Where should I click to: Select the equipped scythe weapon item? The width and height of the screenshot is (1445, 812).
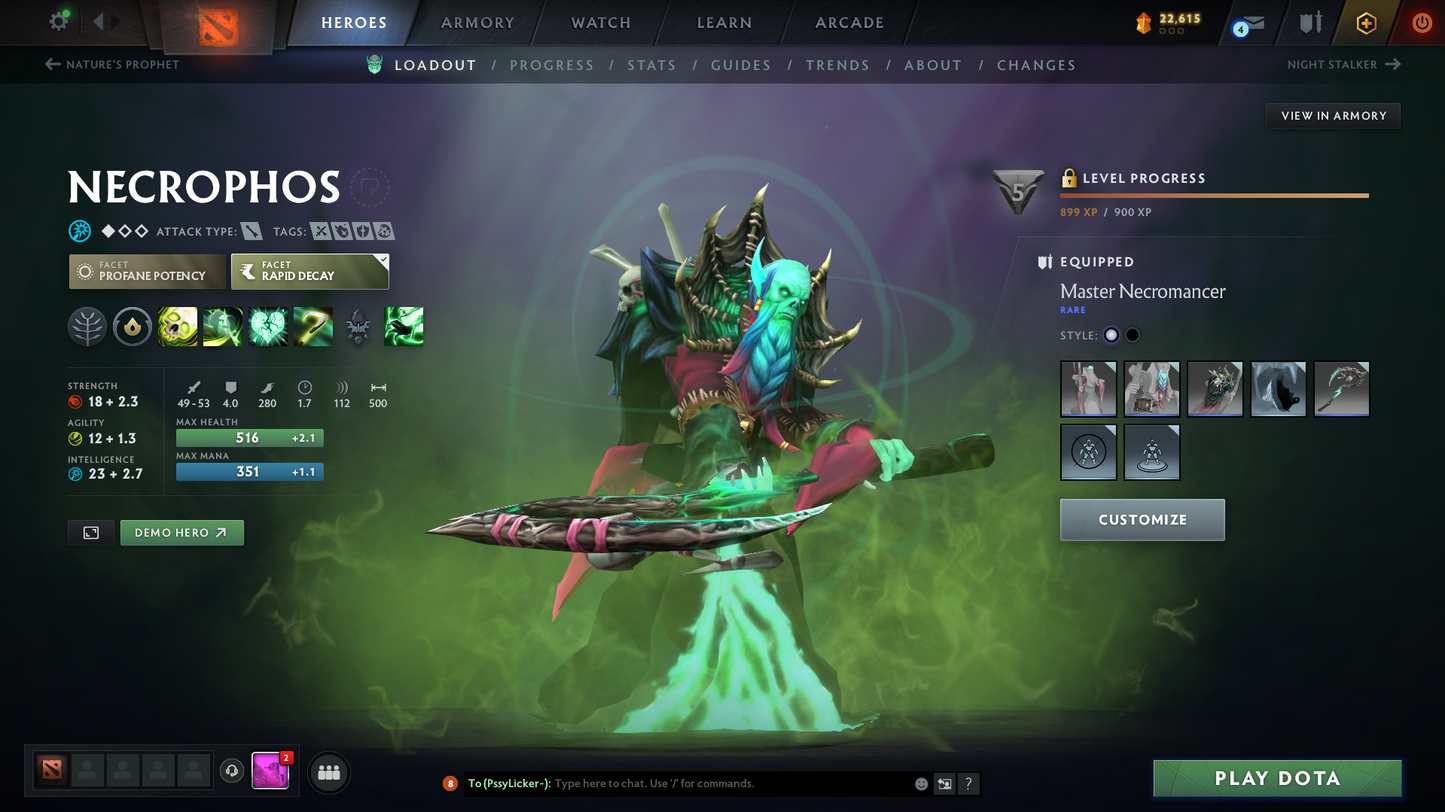[1342, 389]
